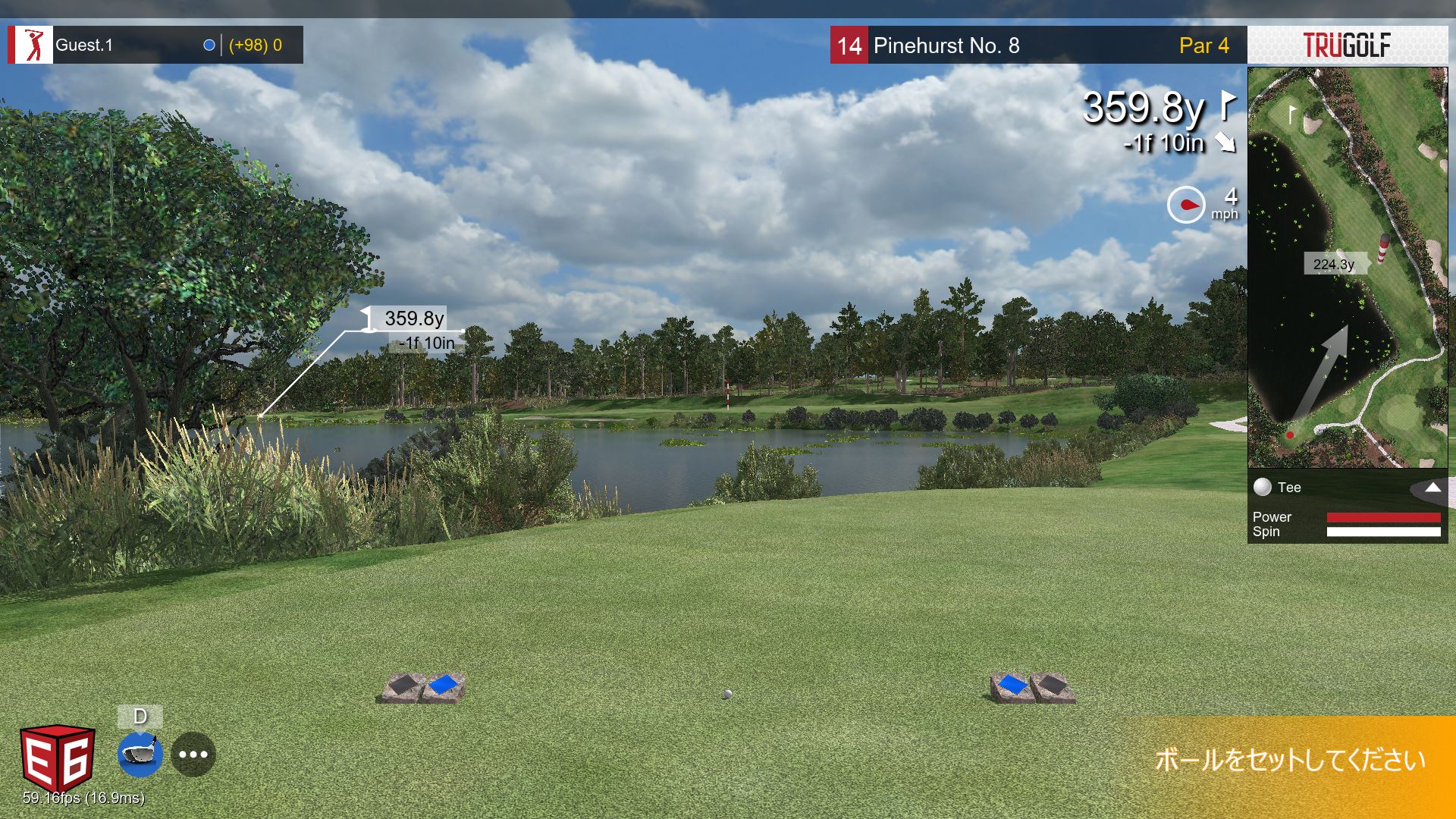Expand the minimap panel triangle arrow
This screenshot has width=1456, height=819.
(x=1432, y=488)
